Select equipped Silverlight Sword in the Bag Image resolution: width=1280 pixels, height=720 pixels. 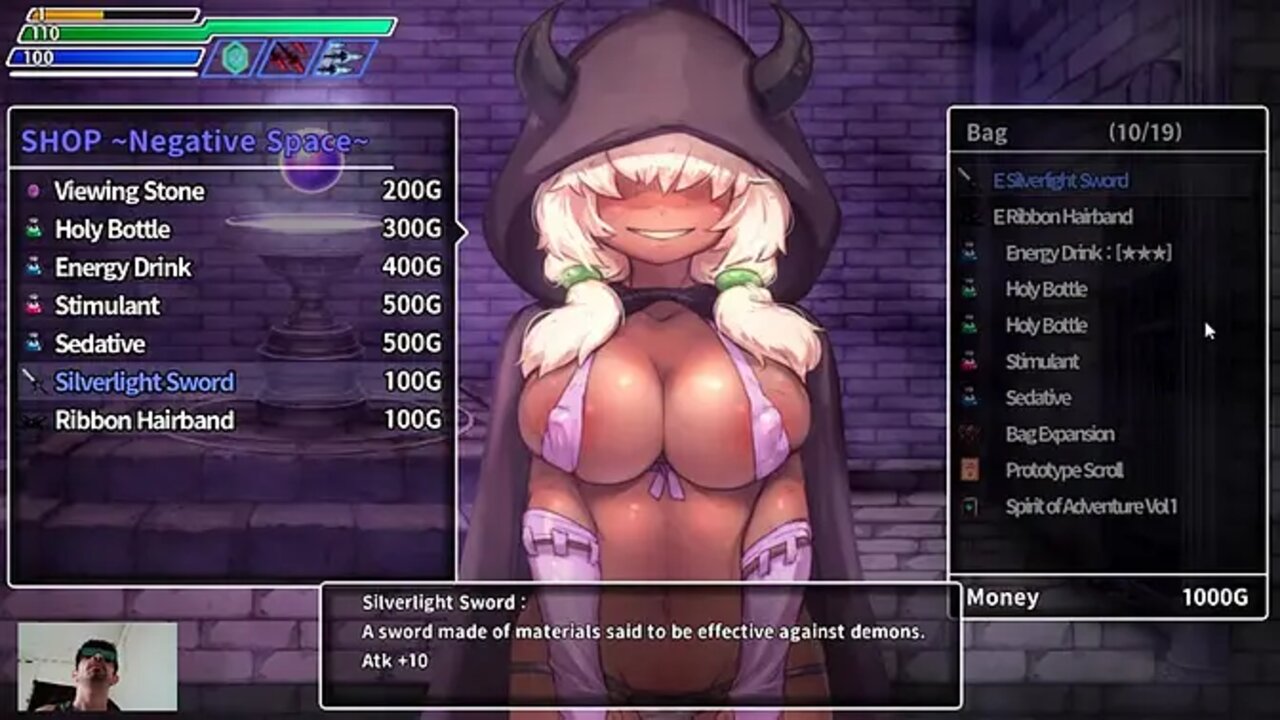coord(1061,181)
